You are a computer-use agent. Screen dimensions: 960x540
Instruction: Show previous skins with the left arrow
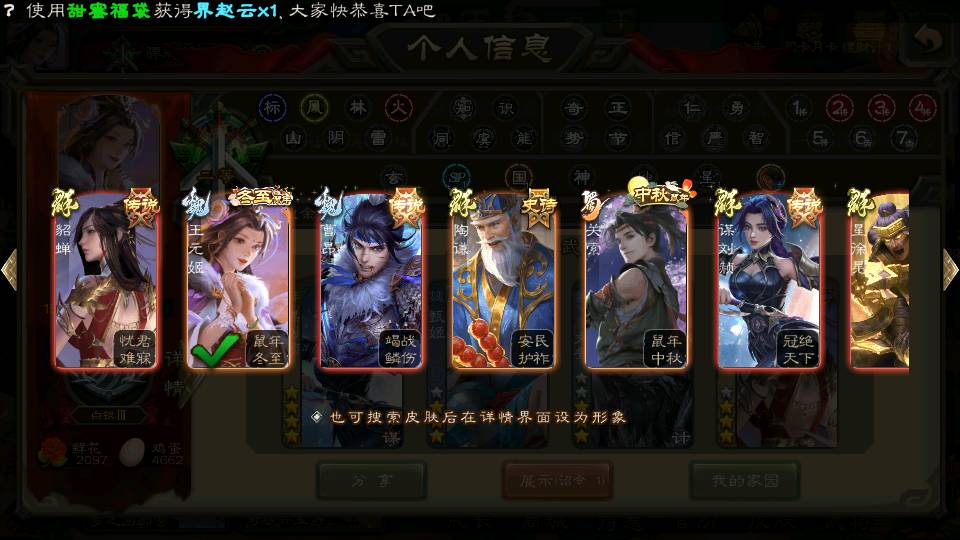tap(10, 269)
